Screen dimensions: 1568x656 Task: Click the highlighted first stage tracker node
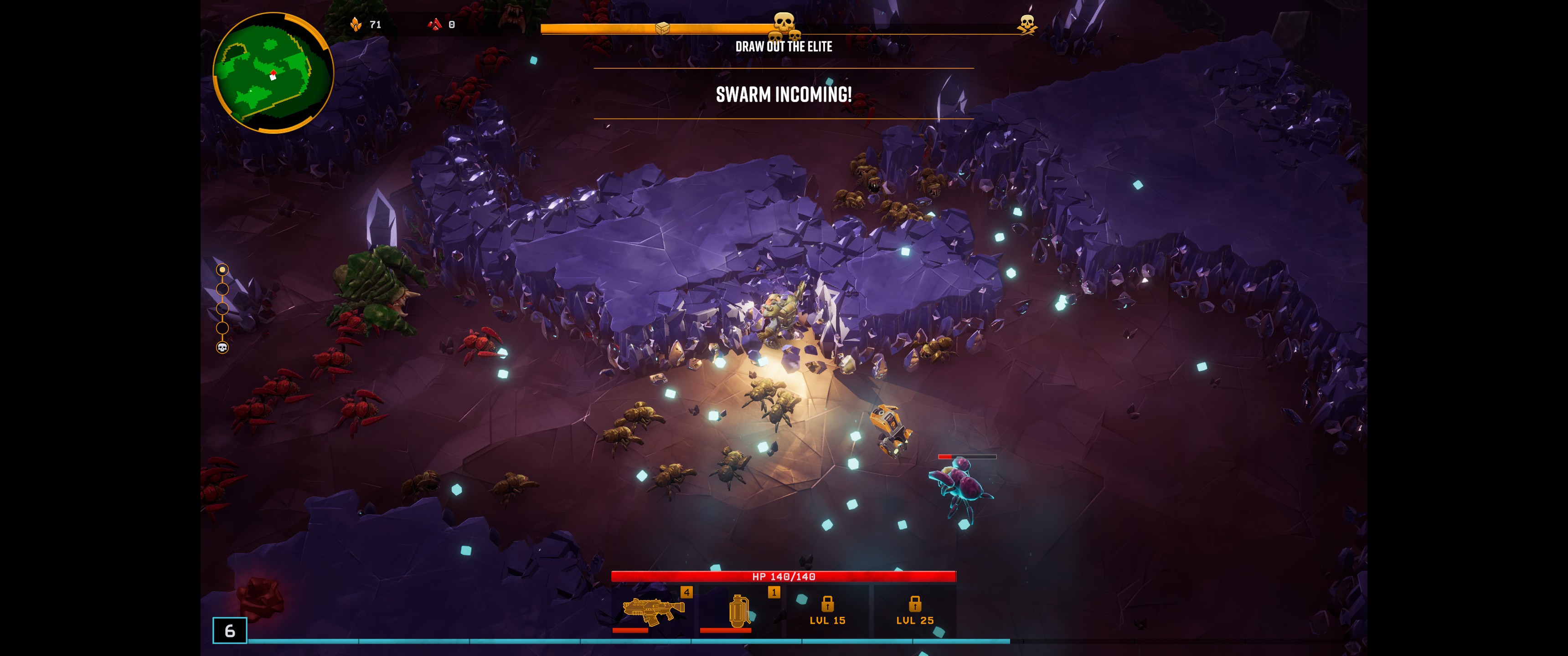tap(222, 270)
